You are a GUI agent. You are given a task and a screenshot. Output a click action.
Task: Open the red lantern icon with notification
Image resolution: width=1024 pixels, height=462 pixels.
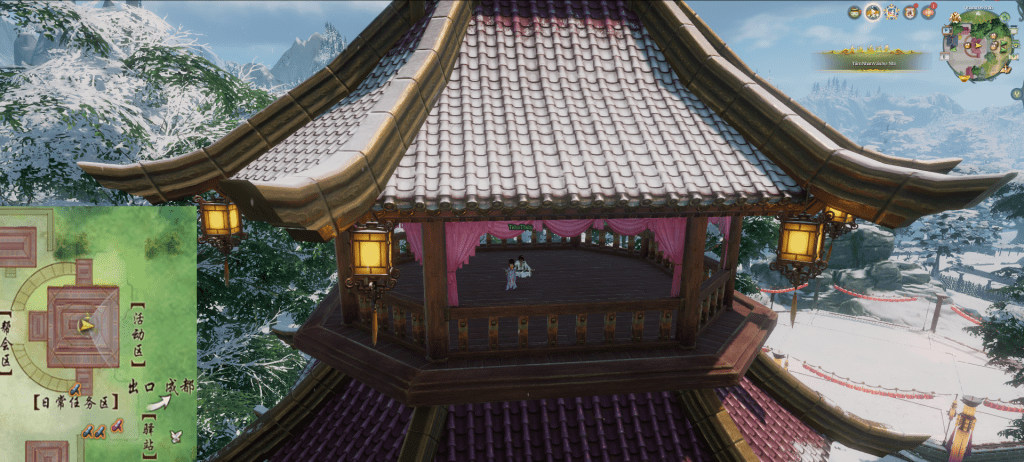929,12
